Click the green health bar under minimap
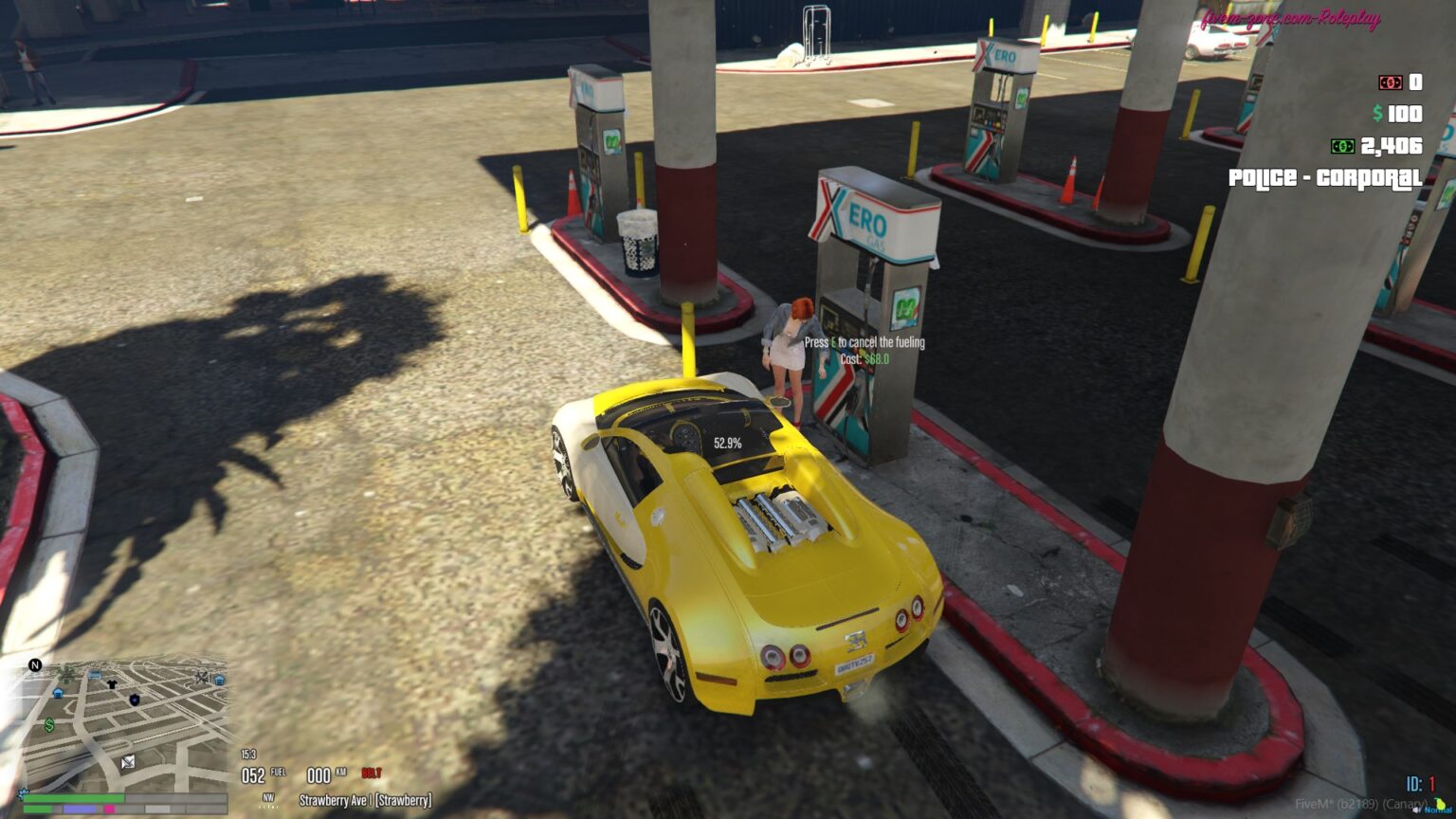The image size is (1456, 819). [x=74, y=798]
